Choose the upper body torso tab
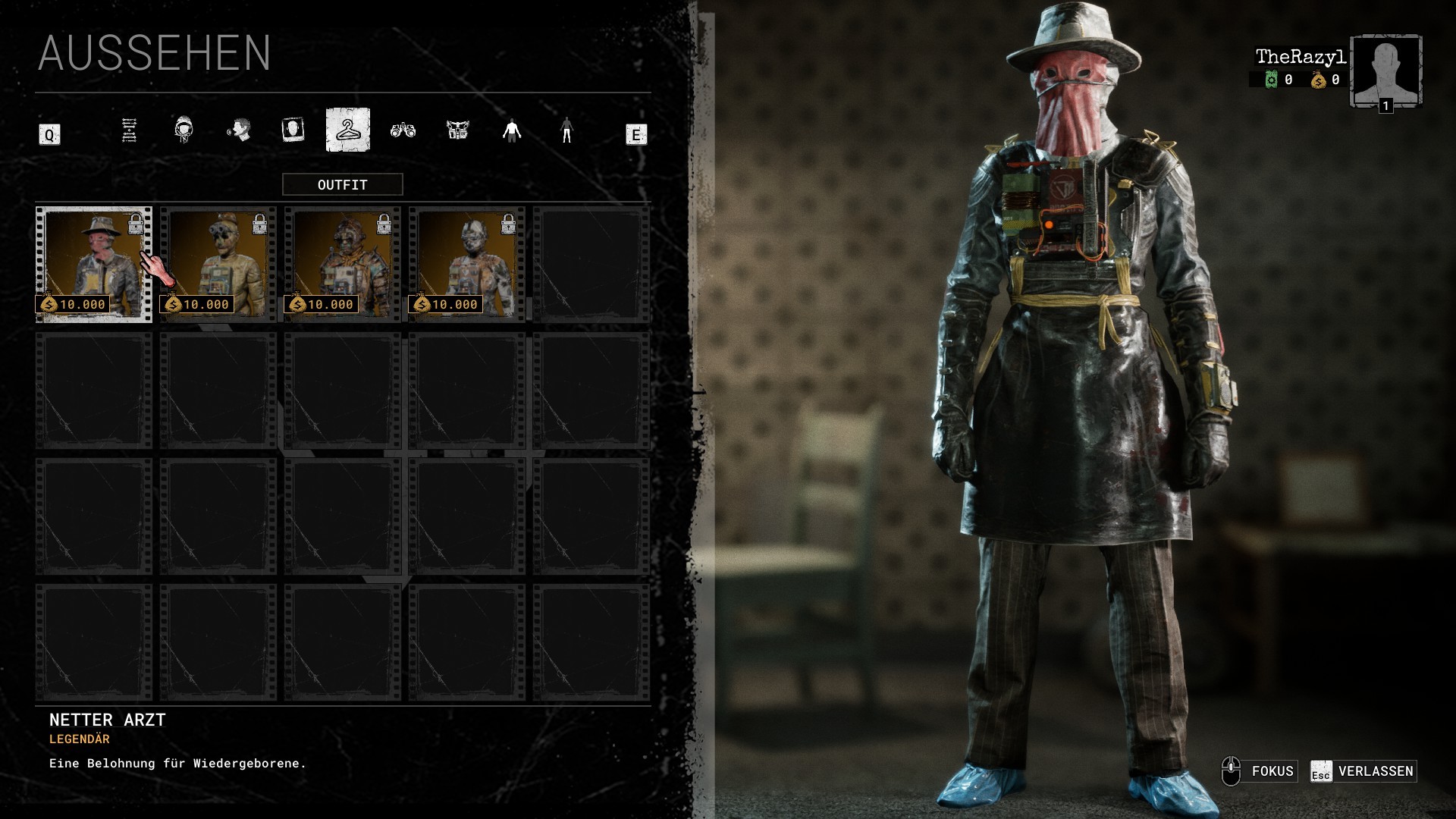Image resolution: width=1456 pixels, height=819 pixels. coord(512,130)
